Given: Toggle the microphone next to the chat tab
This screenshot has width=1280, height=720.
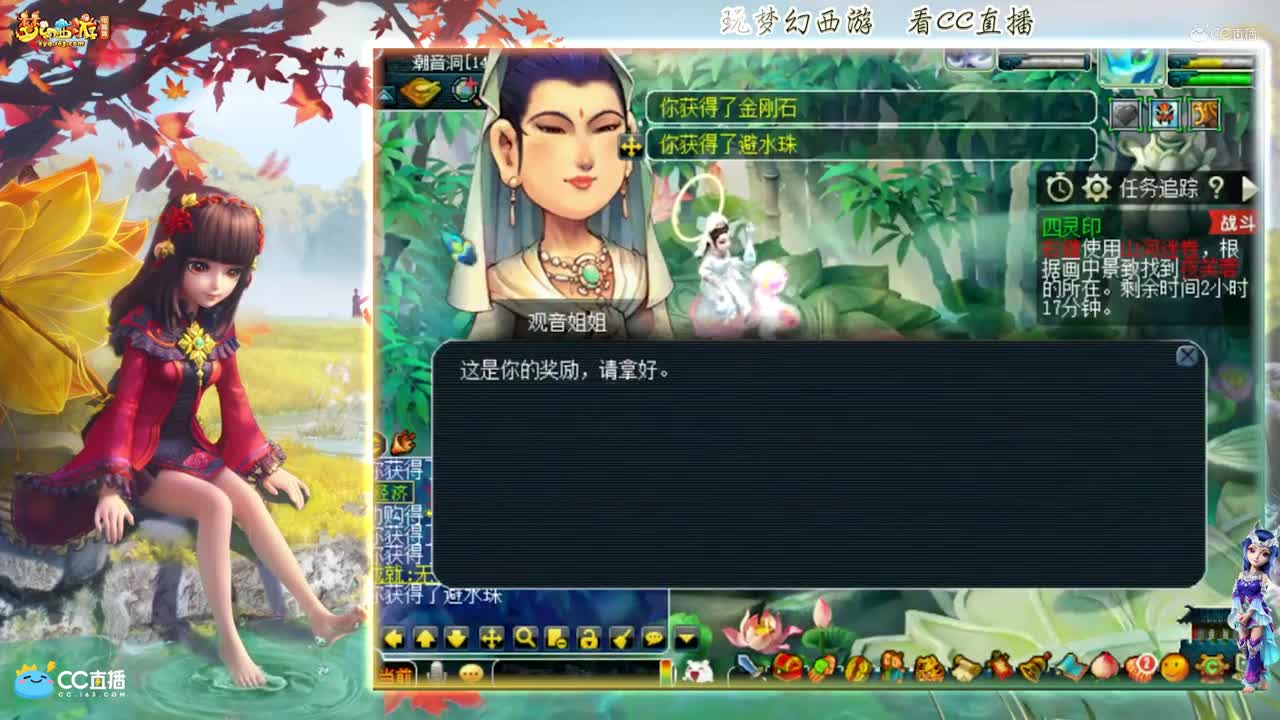Looking at the screenshot, I should click(x=435, y=673).
